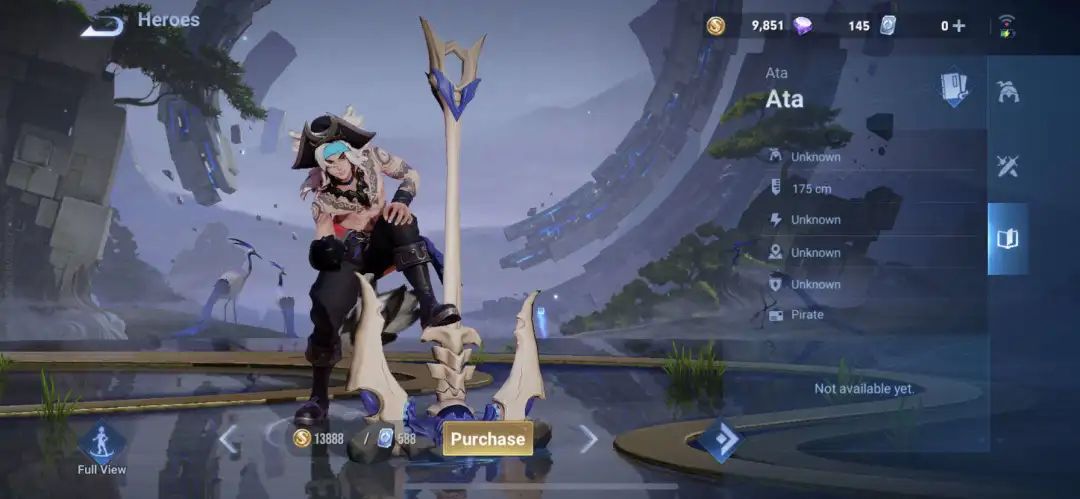Screen dimensions: 1080x499
Task: Select the open book lore tab
Action: (1007, 238)
